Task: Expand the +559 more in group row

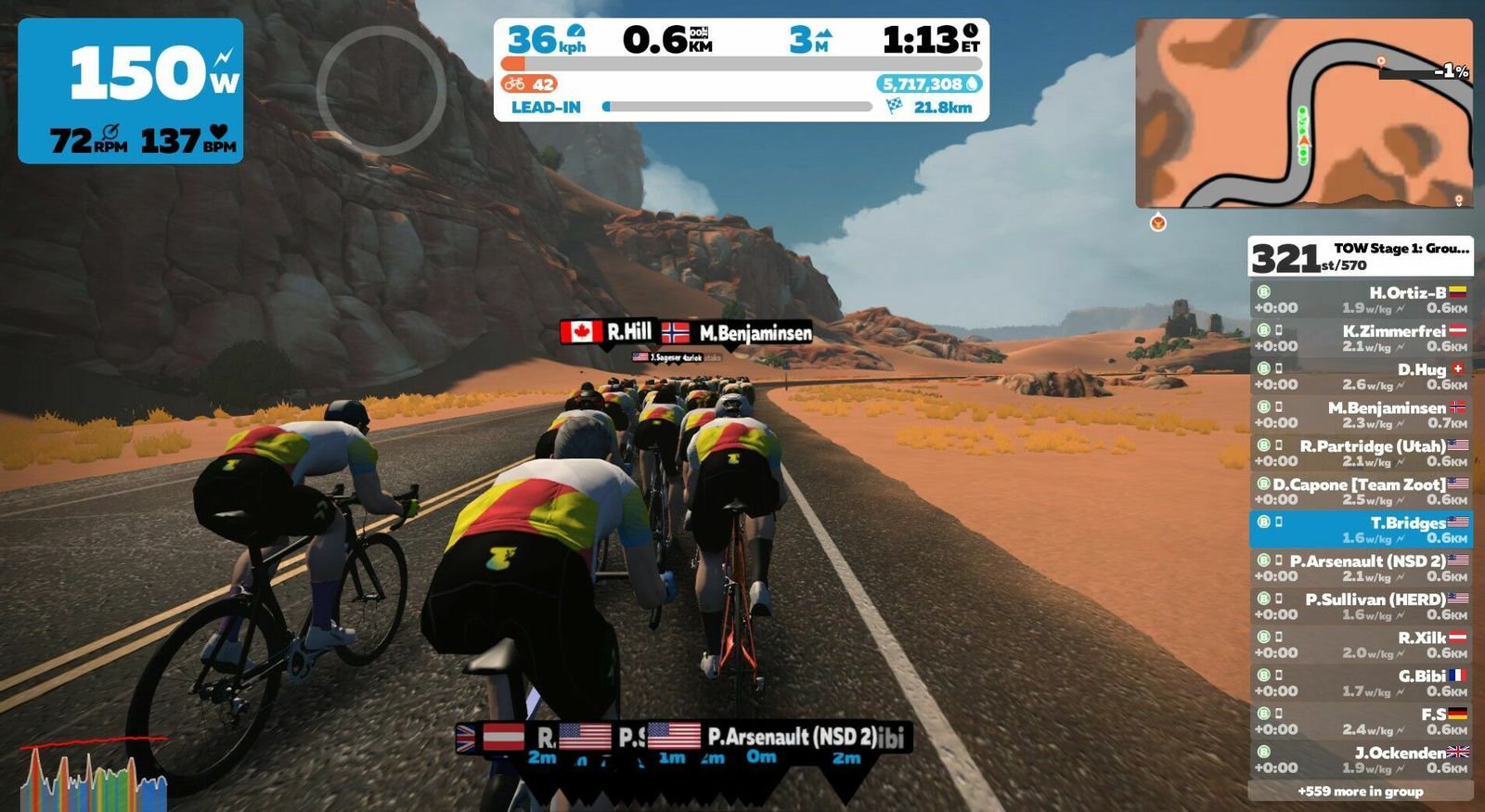Action: tap(1360, 792)
